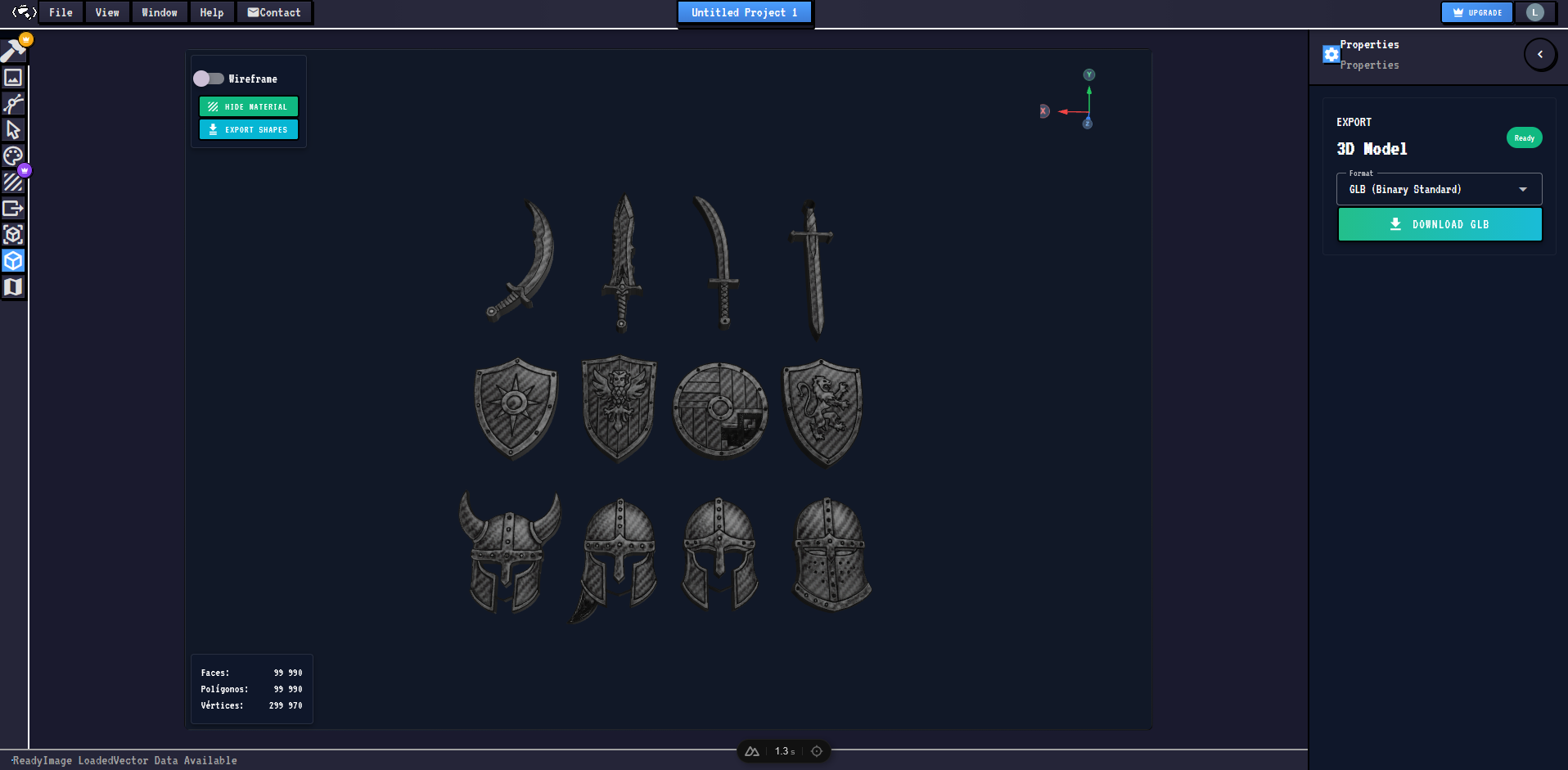
Task: Activate the pointer selection tool
Action: [13, 130]
